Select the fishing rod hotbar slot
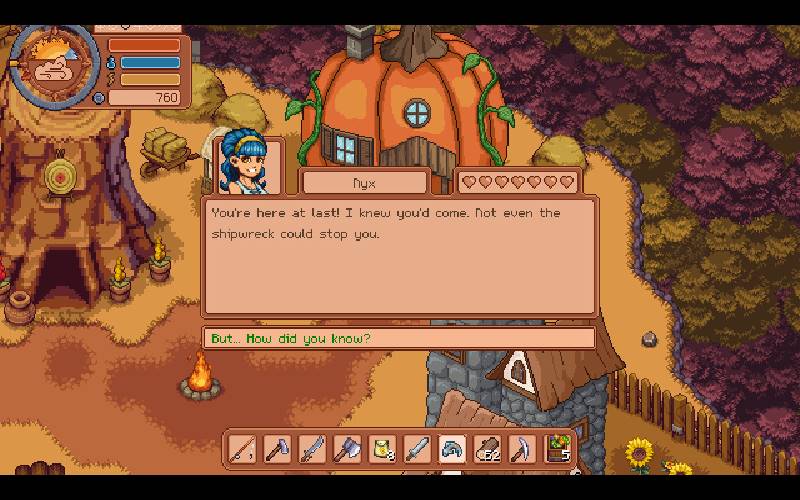This screenshot has height=500, width=800. (242, 449)
